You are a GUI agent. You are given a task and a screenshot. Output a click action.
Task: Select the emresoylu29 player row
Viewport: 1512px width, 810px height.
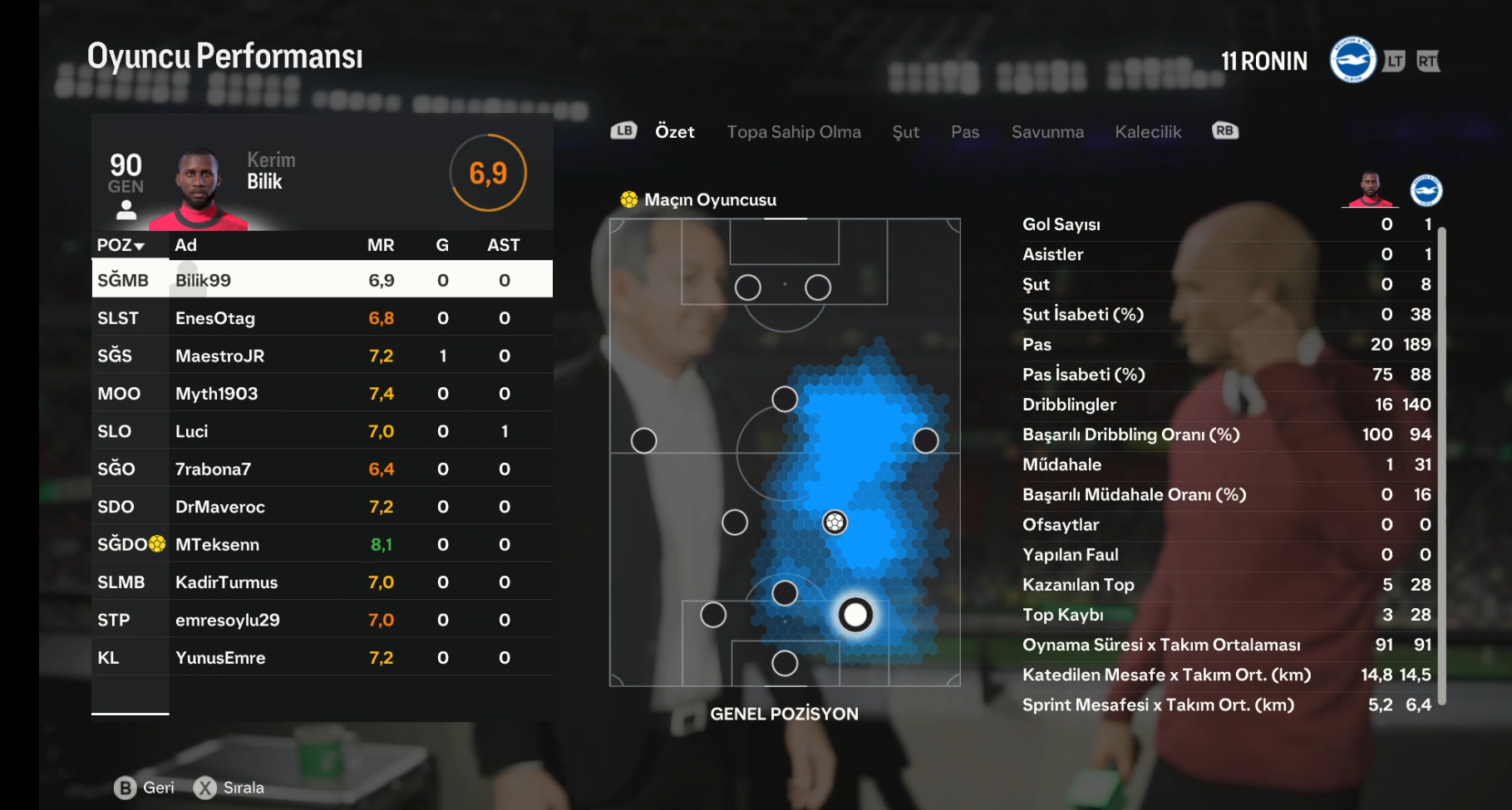coord(322,620)
